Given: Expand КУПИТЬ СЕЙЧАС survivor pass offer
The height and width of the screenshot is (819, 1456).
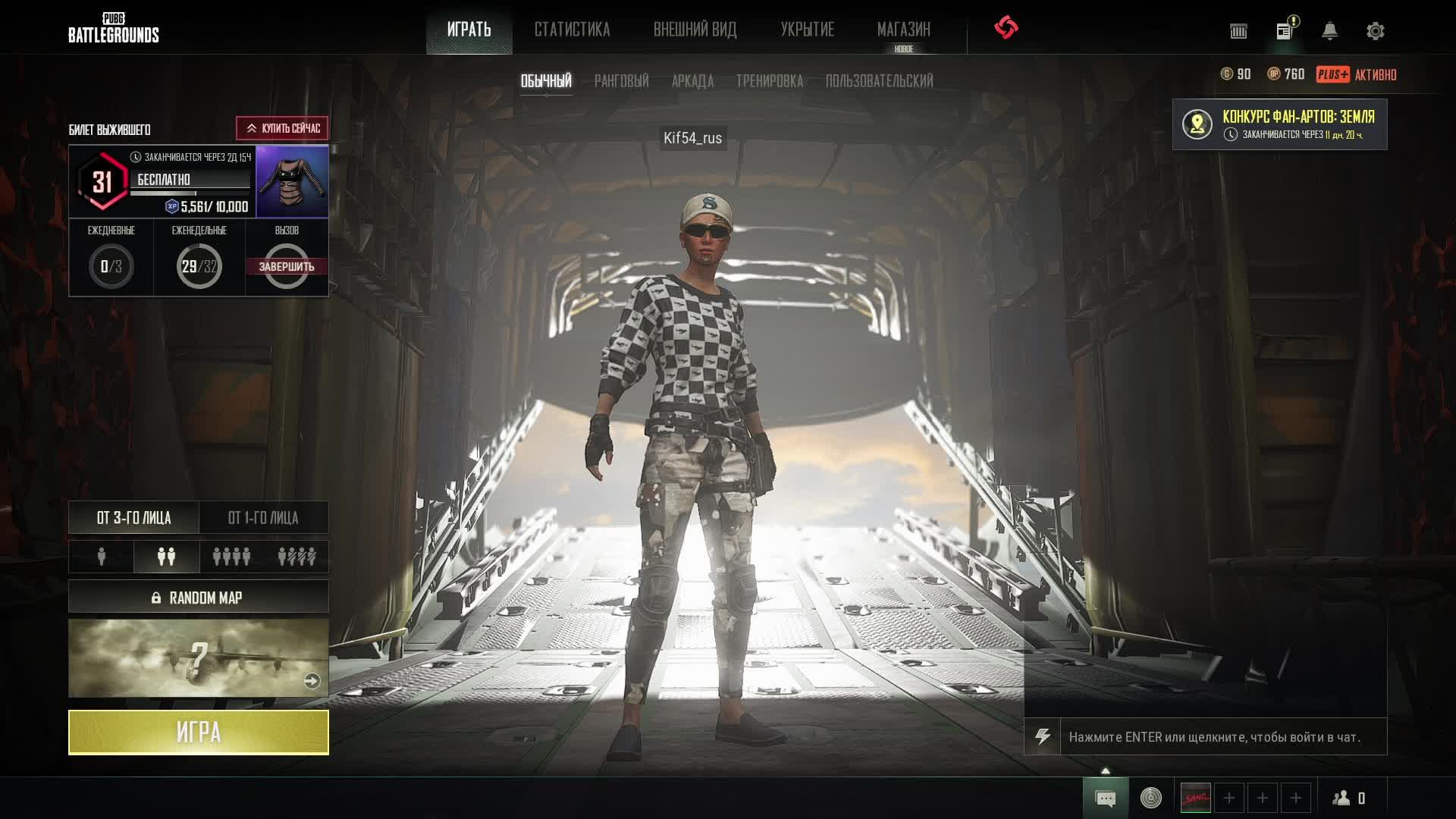Looking at the screenshot, I should coord(284,127).
